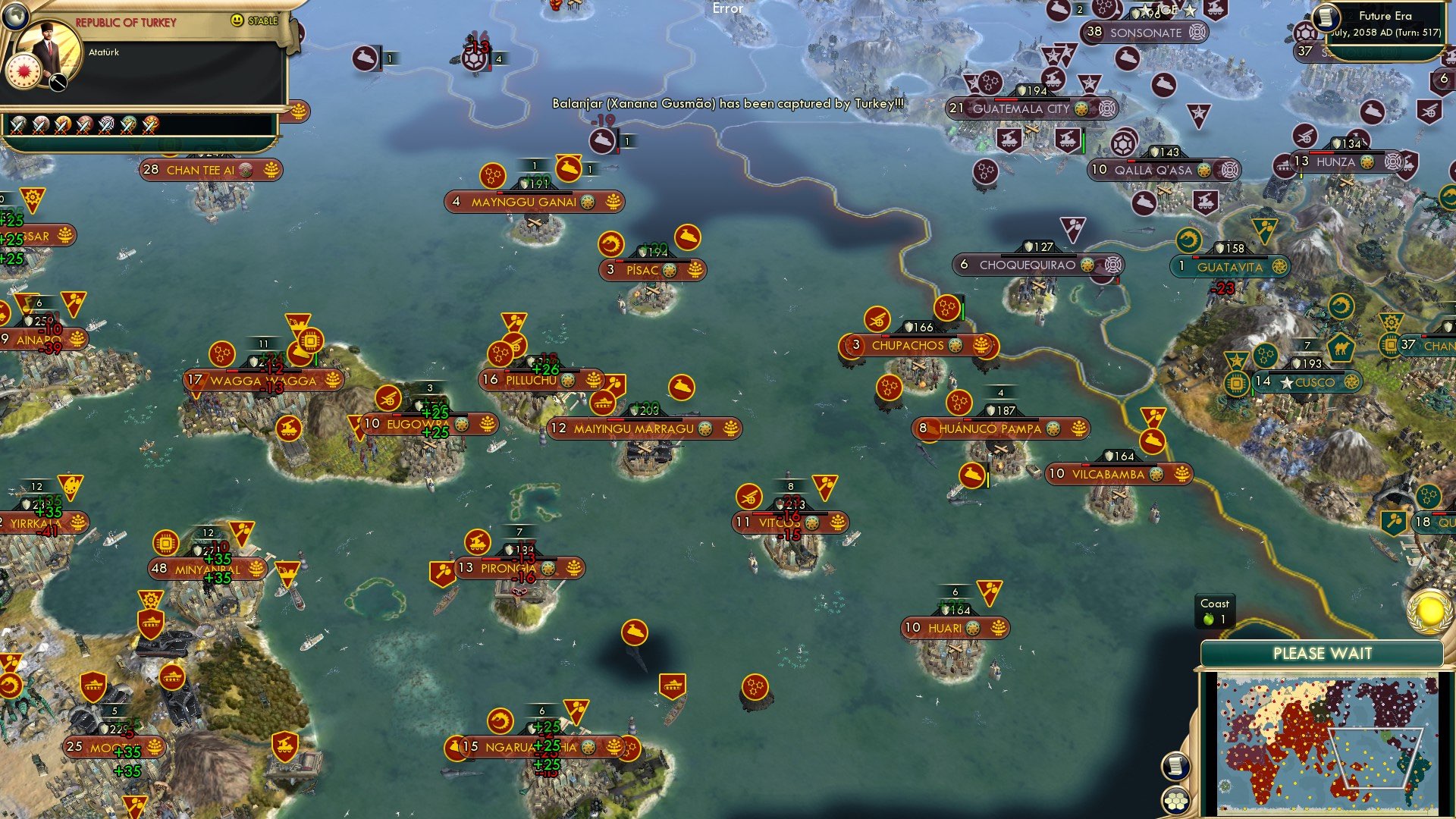Open the notification log scroll icon beside minimap
Viewport: 1456px width, 819px height.
[1175, 765]
